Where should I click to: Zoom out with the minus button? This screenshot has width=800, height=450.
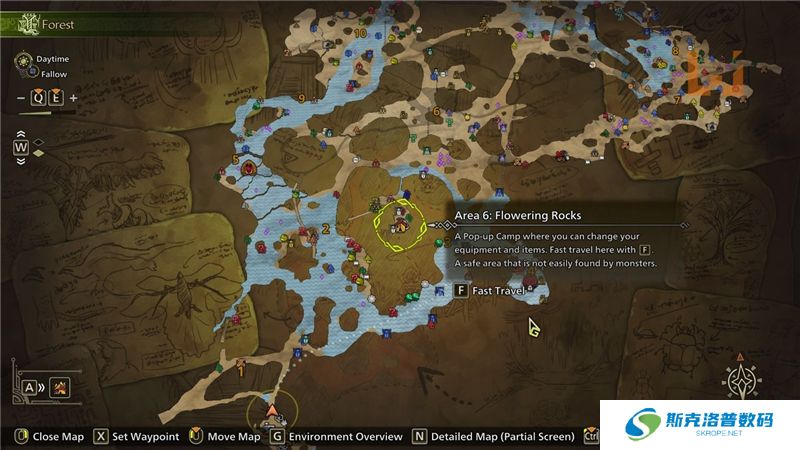click(x=21, y=98)
